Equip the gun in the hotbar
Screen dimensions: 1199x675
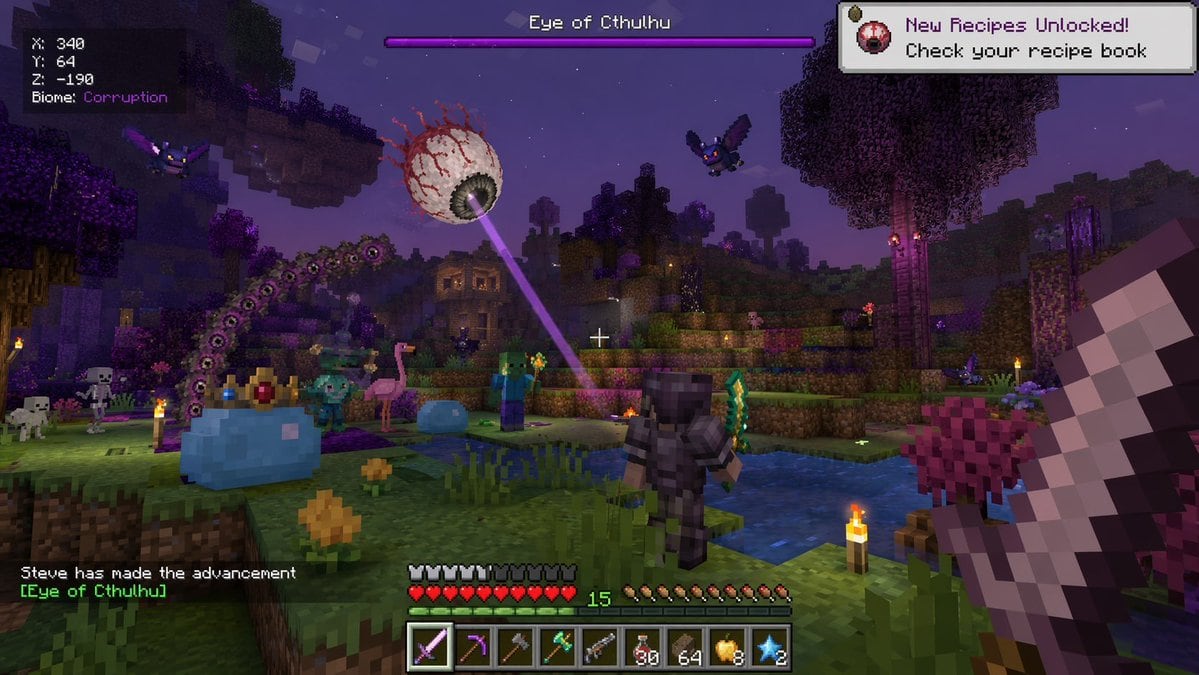(x=600, y=648)
